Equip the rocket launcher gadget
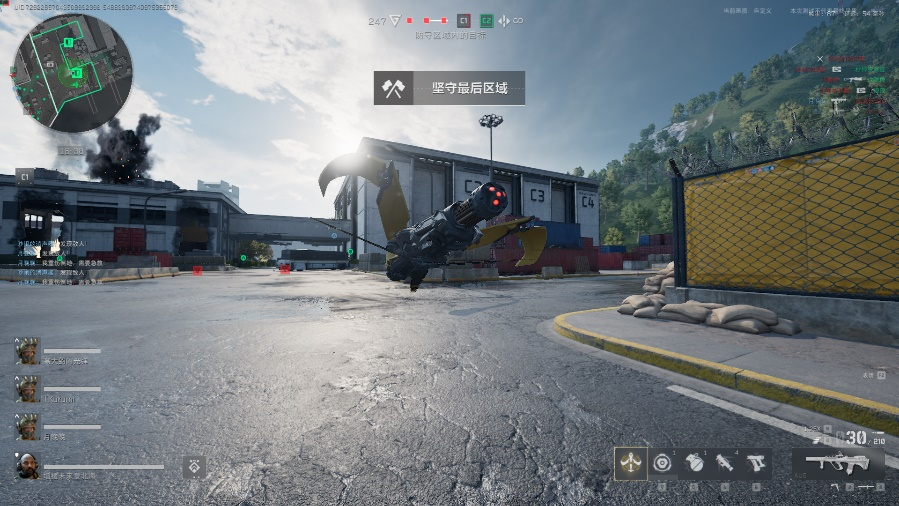Image resolution: width=899 pixels, height=506 pixels. tap(725, 462)
